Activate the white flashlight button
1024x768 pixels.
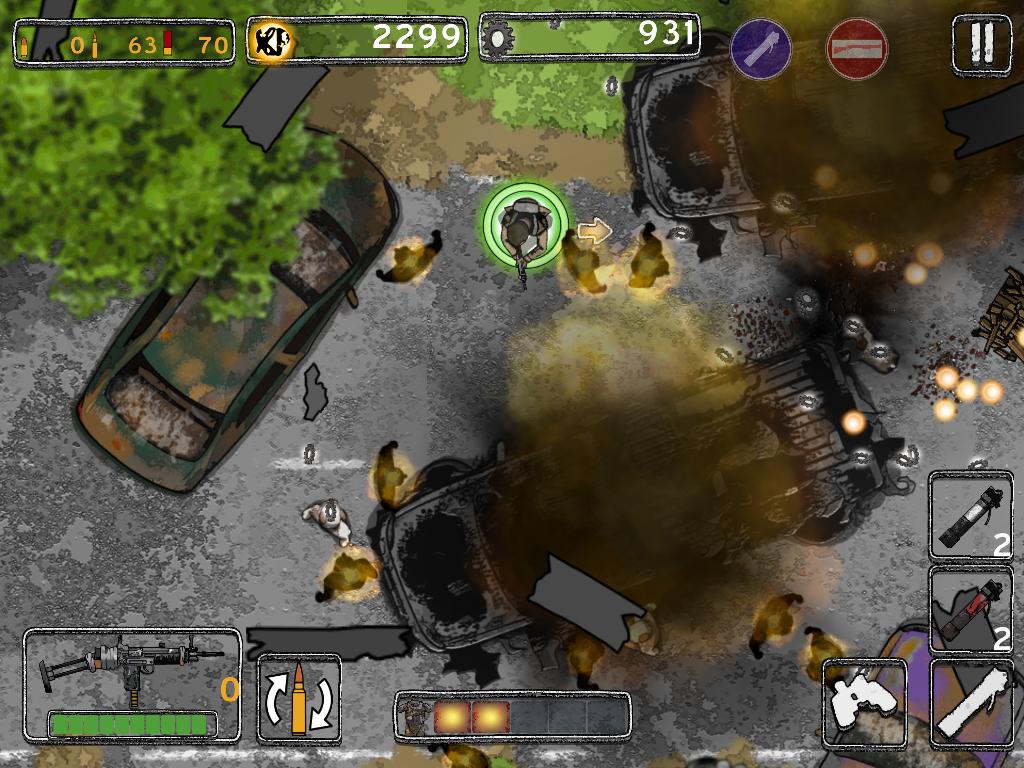pos(971,703)
